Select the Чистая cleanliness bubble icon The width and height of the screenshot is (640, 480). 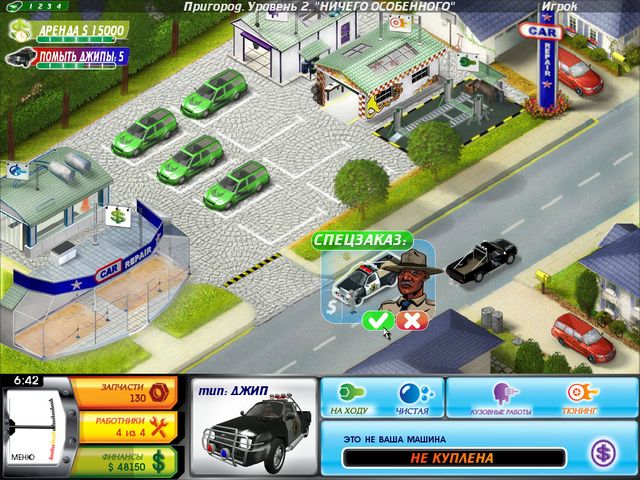pos(411,395)
